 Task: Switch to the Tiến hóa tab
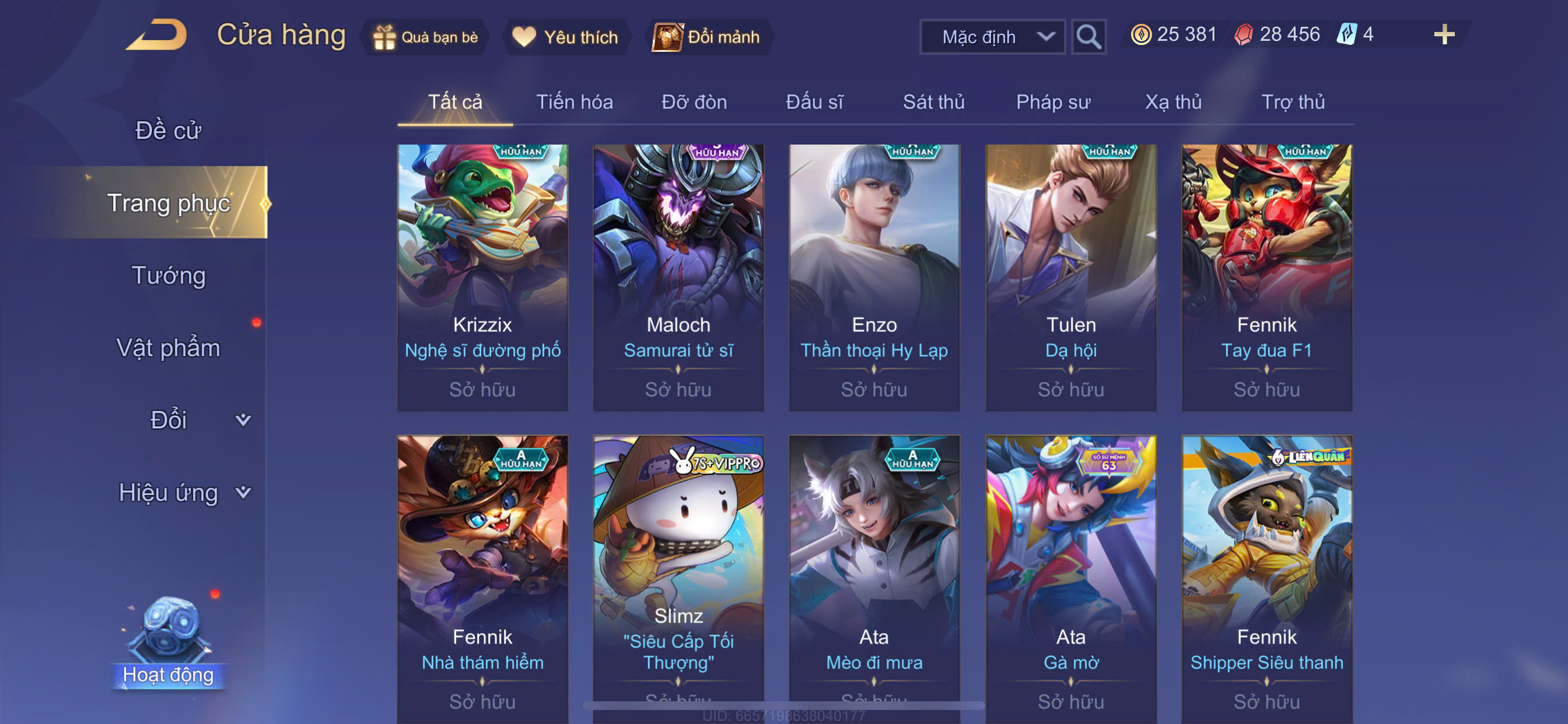click(x=574, y=102)
